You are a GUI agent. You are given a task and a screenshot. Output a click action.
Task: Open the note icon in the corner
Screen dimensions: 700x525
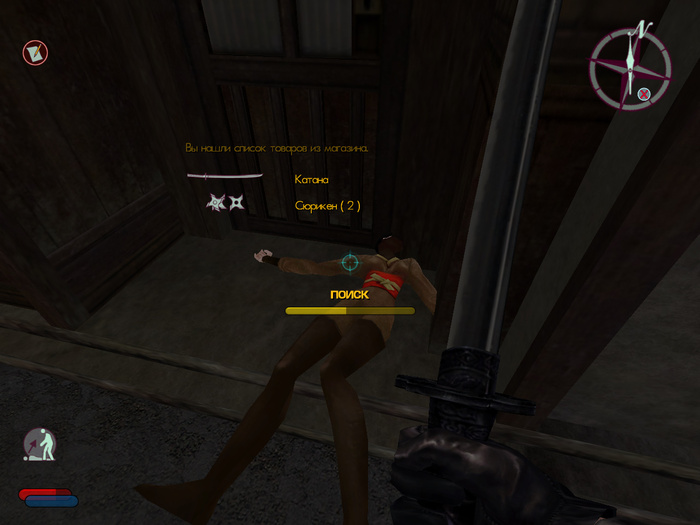pyautogui.click(x=35, y=52)
